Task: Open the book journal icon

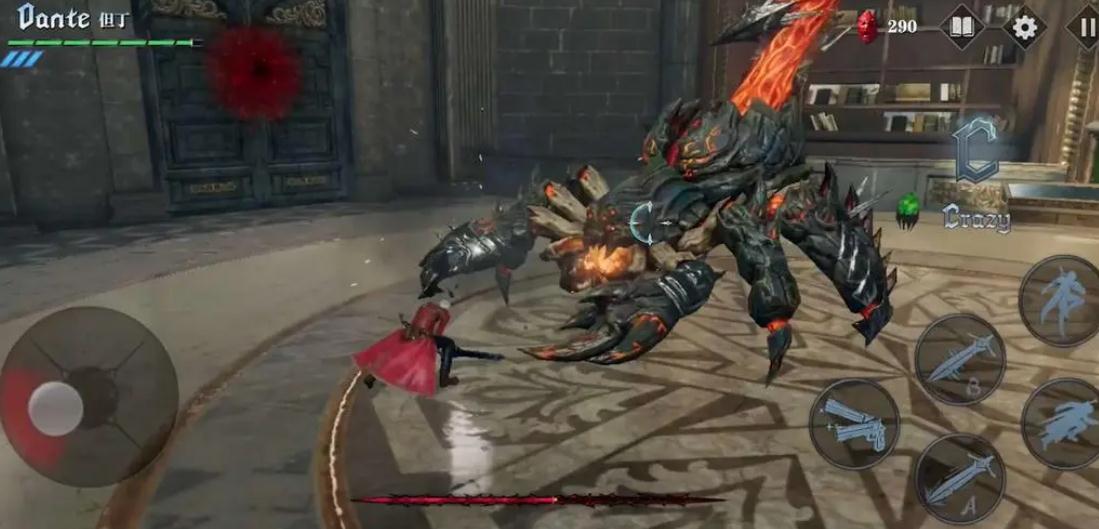Action: 962,26
